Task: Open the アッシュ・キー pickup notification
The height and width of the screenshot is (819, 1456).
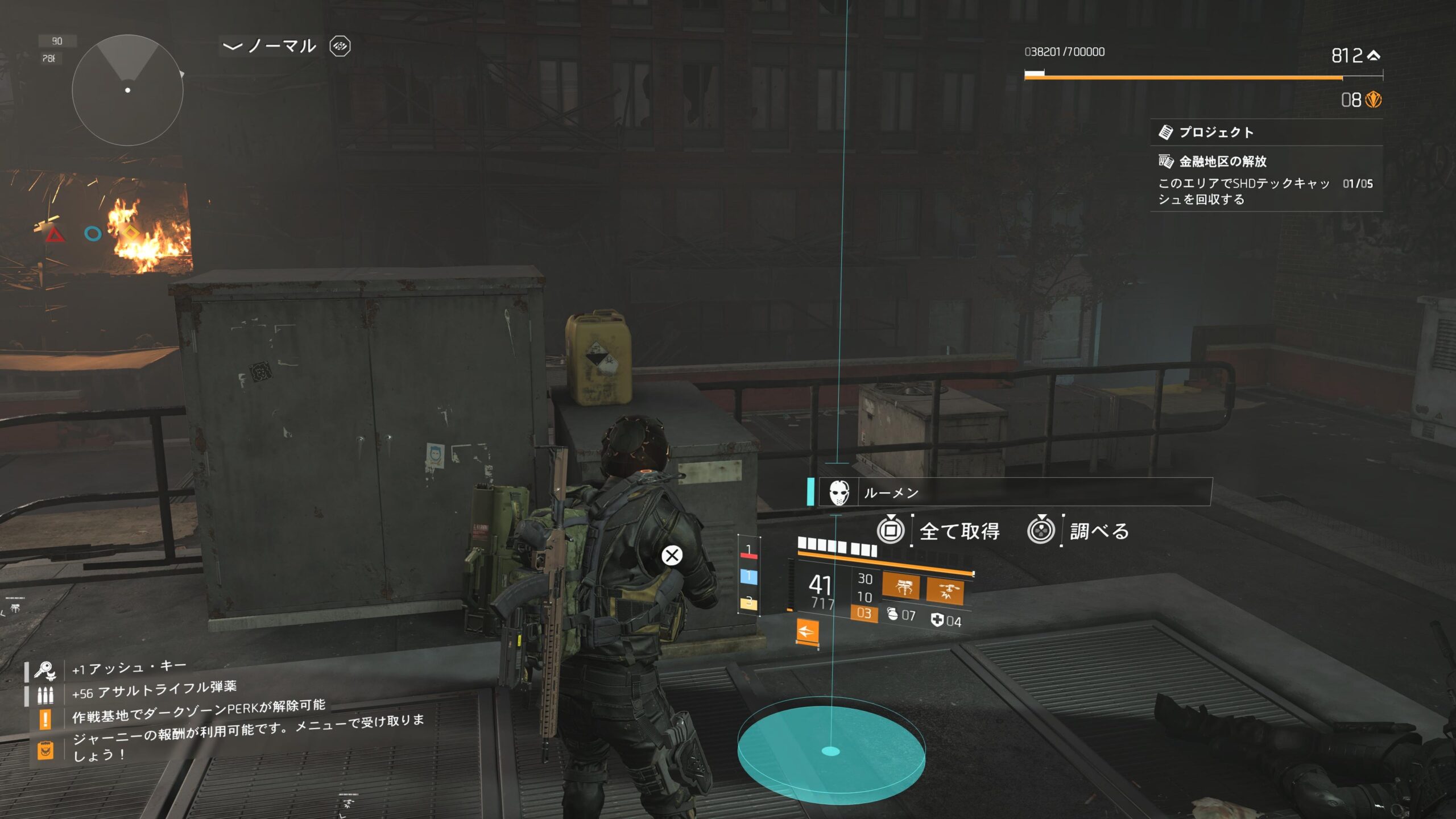Action: point(129,668)
